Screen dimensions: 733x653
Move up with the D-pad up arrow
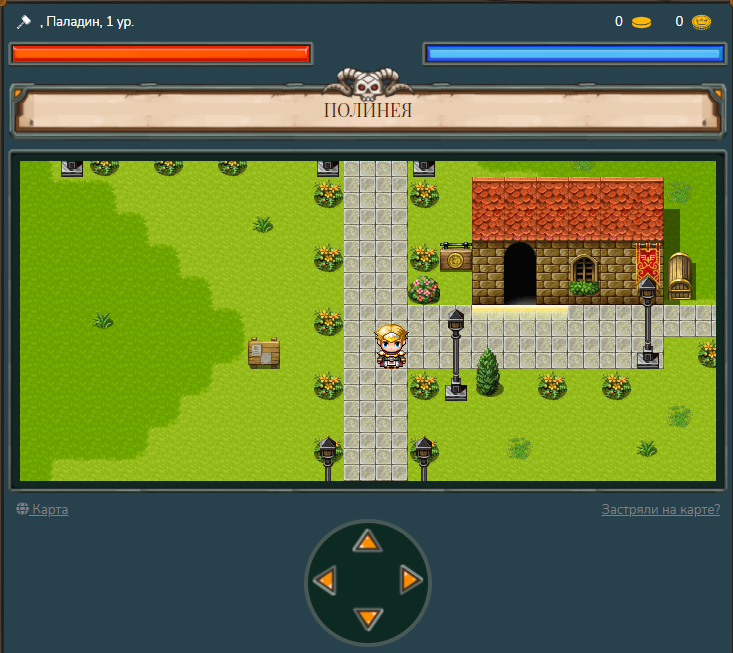point(368,542)
